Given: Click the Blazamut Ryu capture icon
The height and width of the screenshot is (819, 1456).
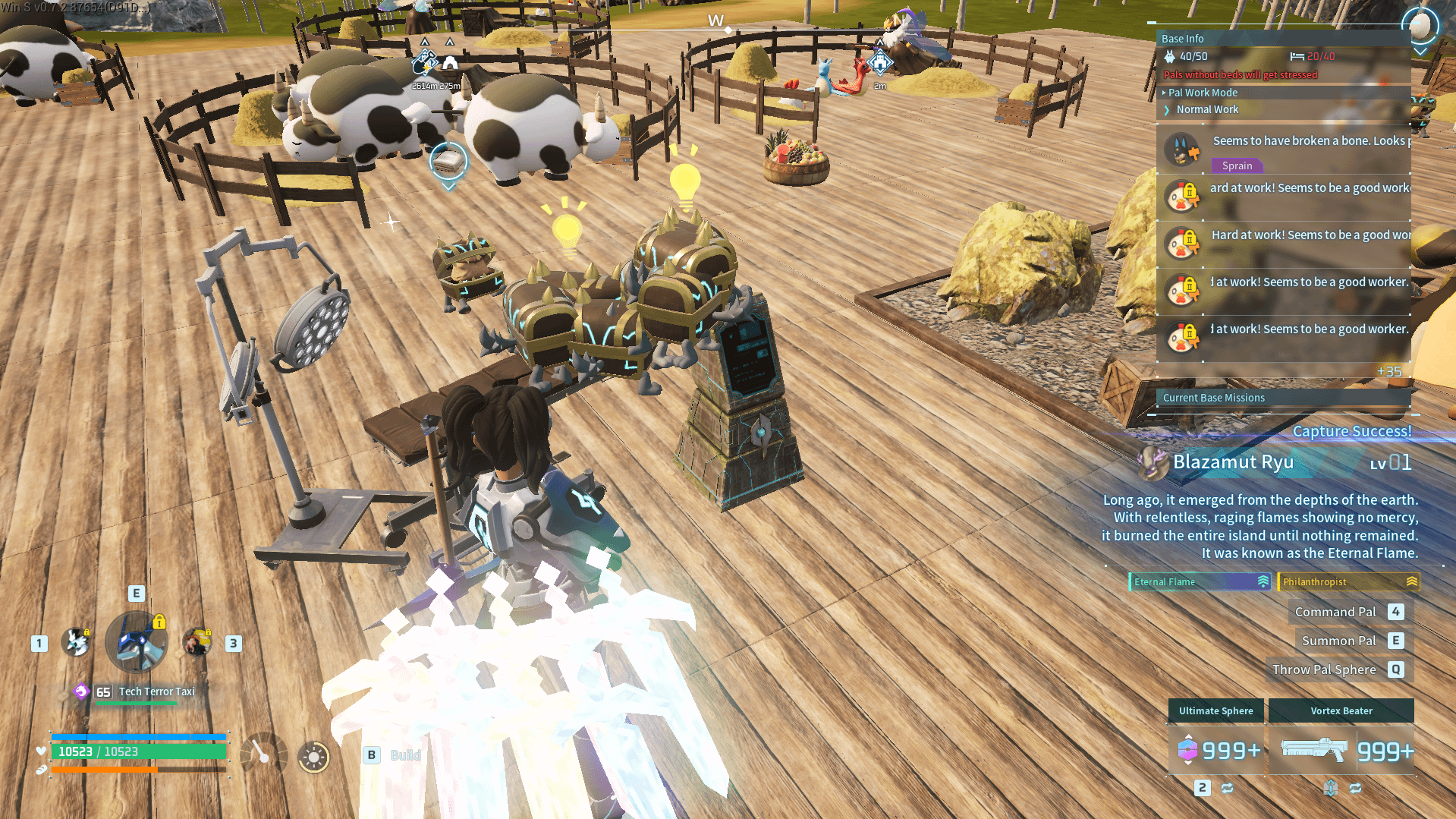Looking at the screenshot, I should tap(1153, 462).
